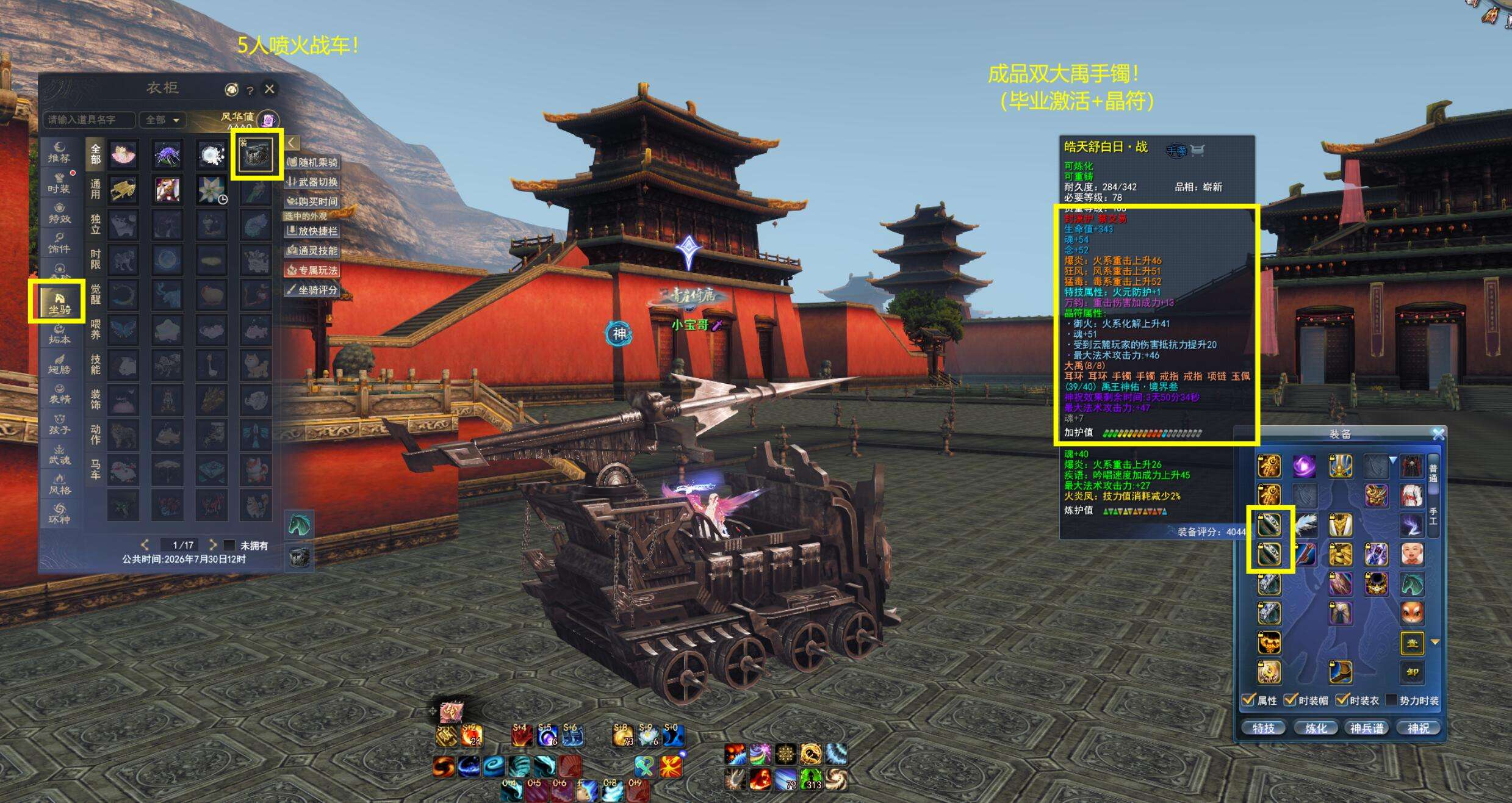The height and width of the screenshot is (803, 1512).
Task: Choose the 通用 mount sub-tab
Action: 96,189
